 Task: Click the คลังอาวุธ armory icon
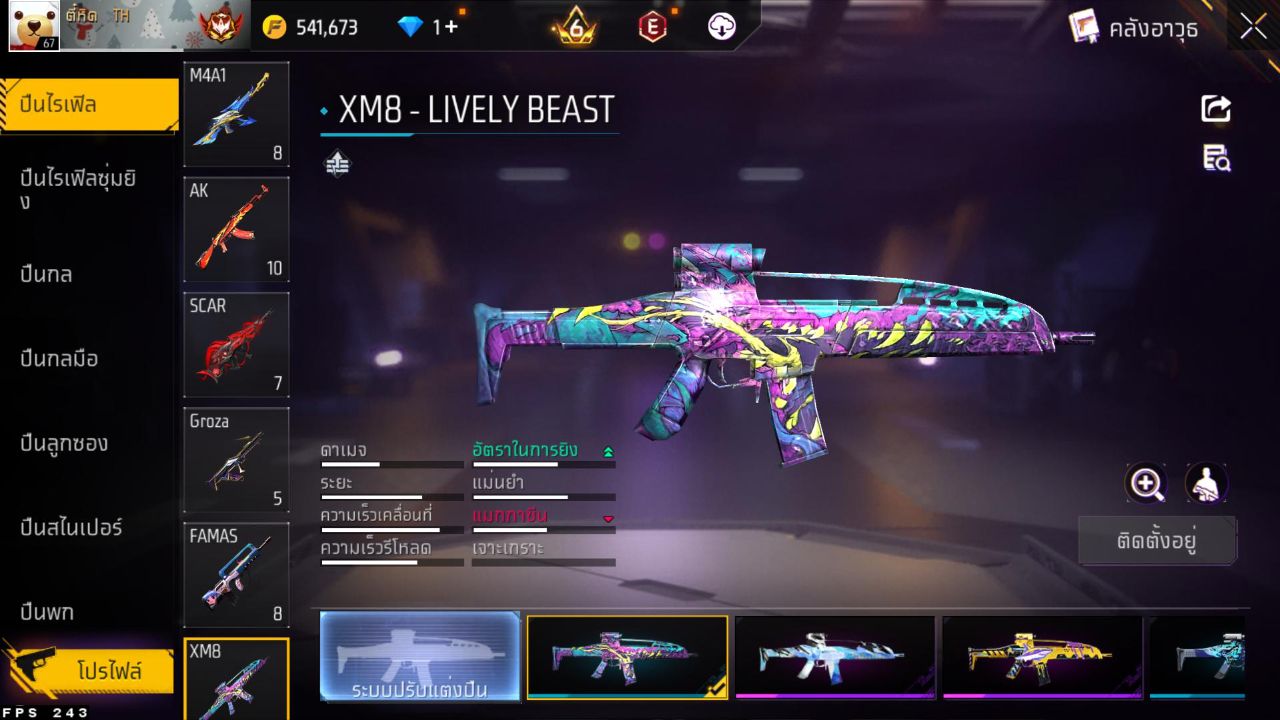point(1081,27)
